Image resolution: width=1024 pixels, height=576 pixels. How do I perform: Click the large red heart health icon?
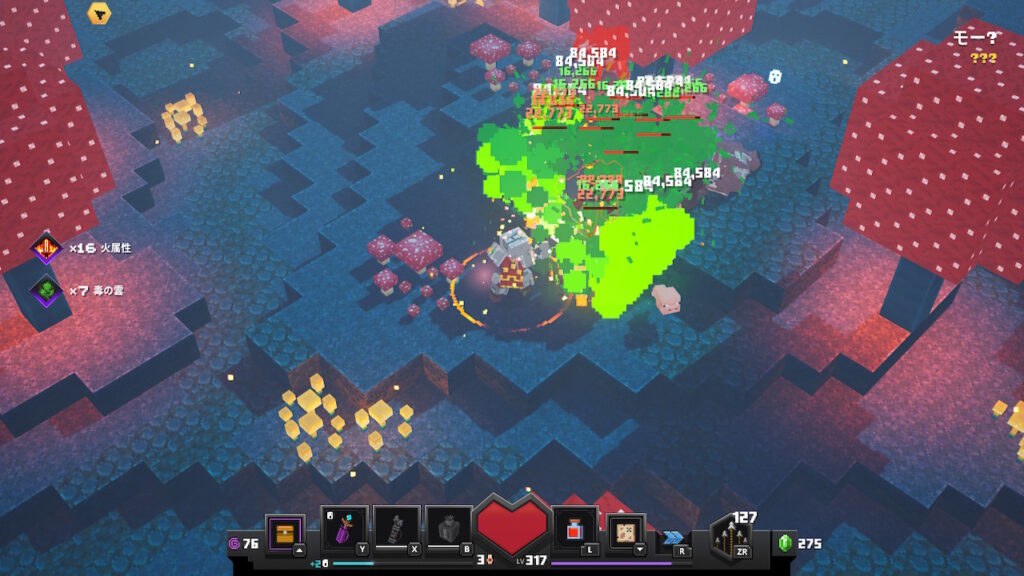click(x=514, y=529)
